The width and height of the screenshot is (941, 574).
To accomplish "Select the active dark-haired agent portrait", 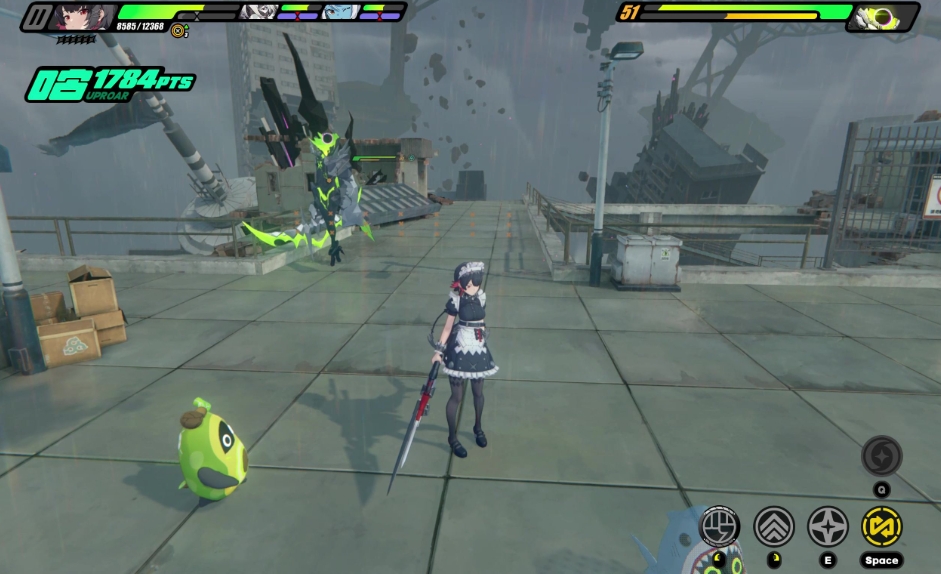I will click(x=84, y=16).
